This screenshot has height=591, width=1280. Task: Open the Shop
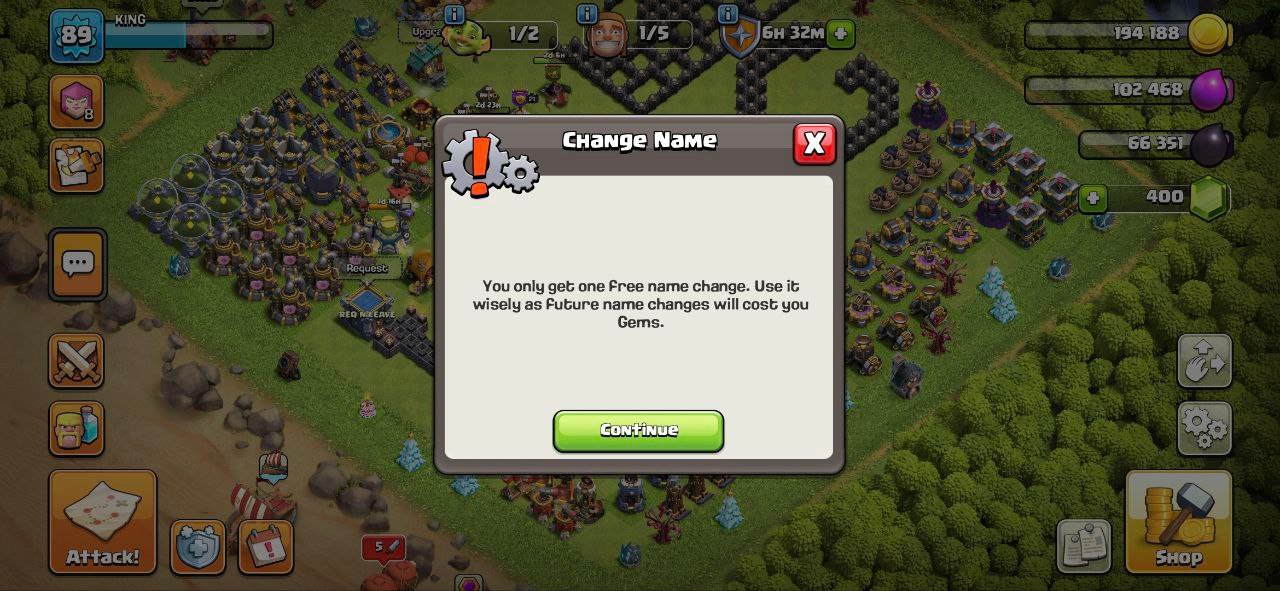pyautogui.click(x=1178, y=521)
